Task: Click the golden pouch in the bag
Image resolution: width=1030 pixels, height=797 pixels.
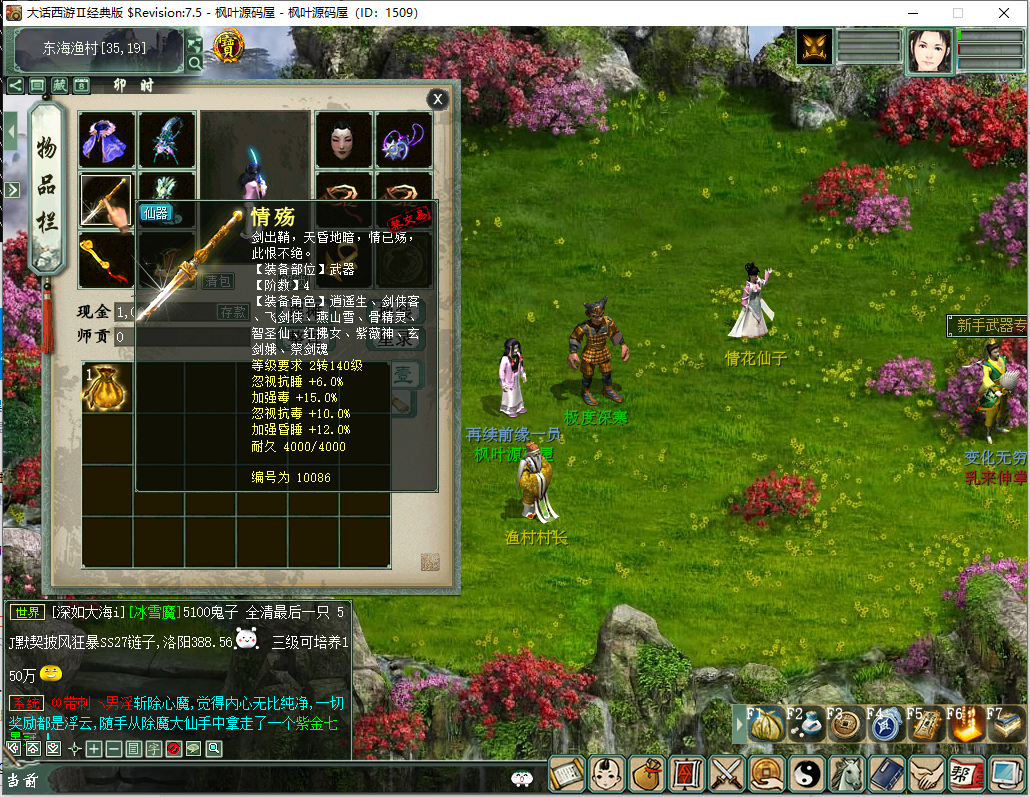Action: pyautogui.click(x=106, y=388)
